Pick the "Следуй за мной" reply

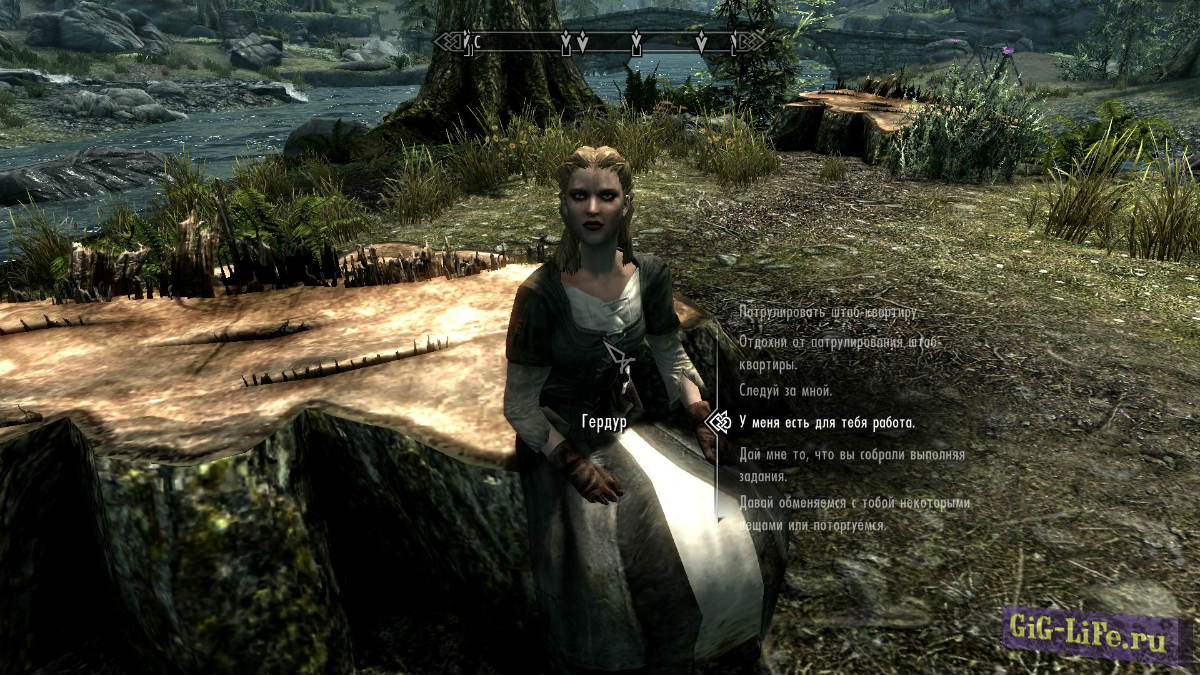(786, 391)
